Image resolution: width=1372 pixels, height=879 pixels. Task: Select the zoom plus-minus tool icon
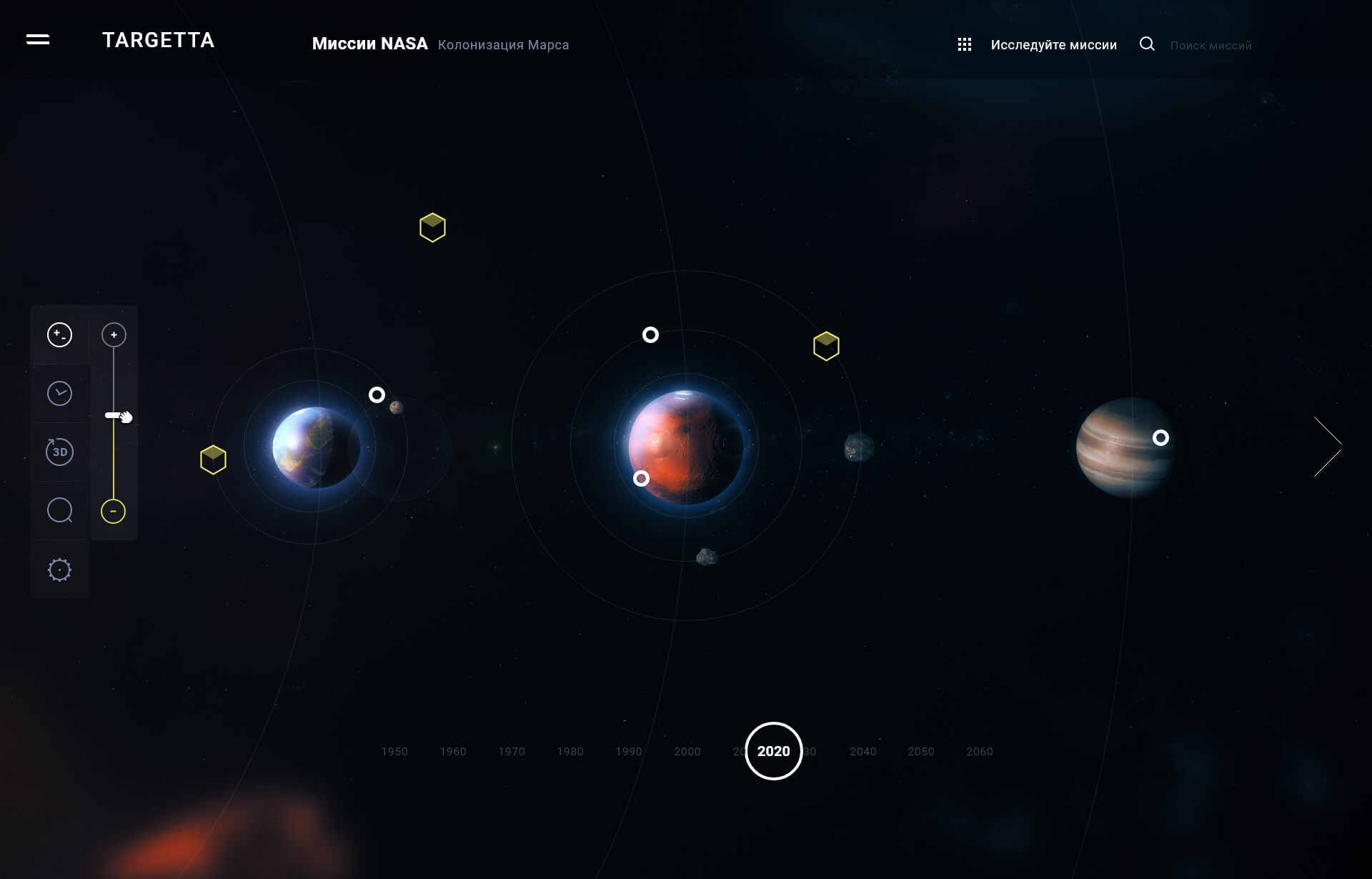59,334
